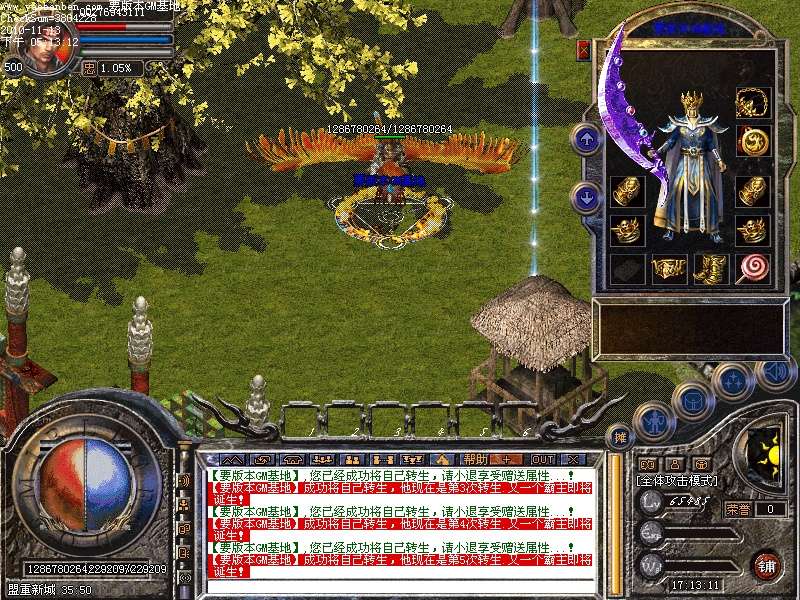Image resolution: width=800 pixels, height=600 pixels.
Task: Click the OUT button on the chat toolbar
Action: click(x=543, y=459)
